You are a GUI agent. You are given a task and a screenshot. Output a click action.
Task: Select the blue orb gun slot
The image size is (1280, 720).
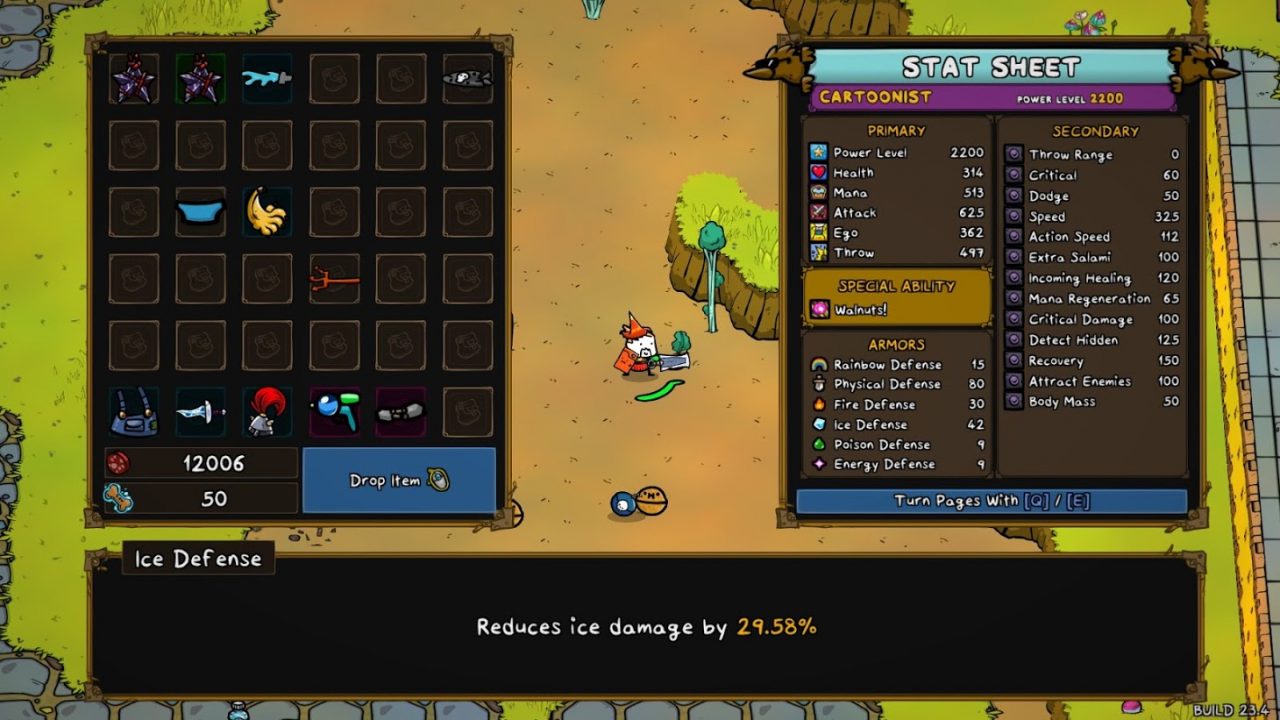coord(334,412)
